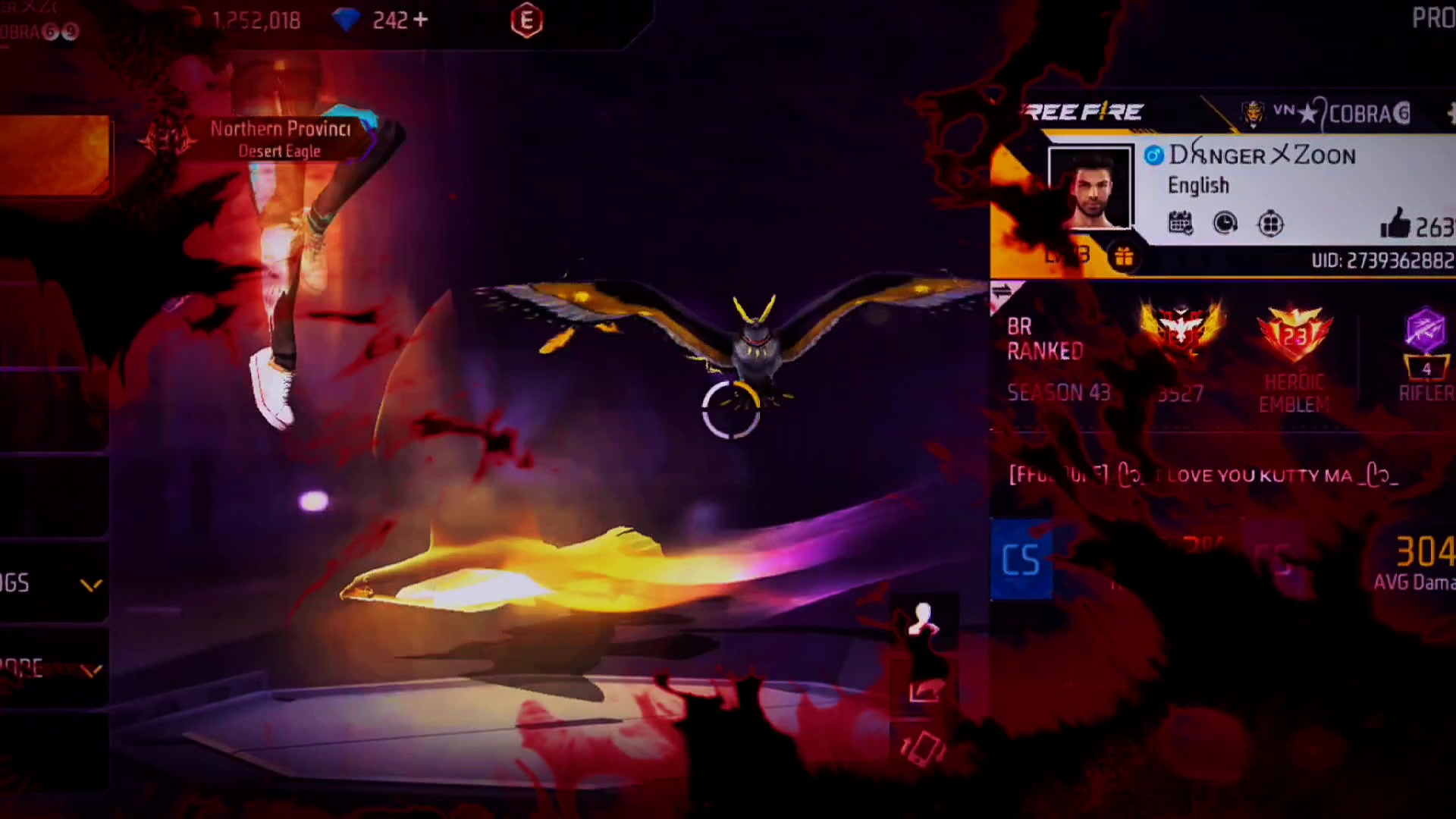Open the white character silhouette icon

(x=924, y=620)
